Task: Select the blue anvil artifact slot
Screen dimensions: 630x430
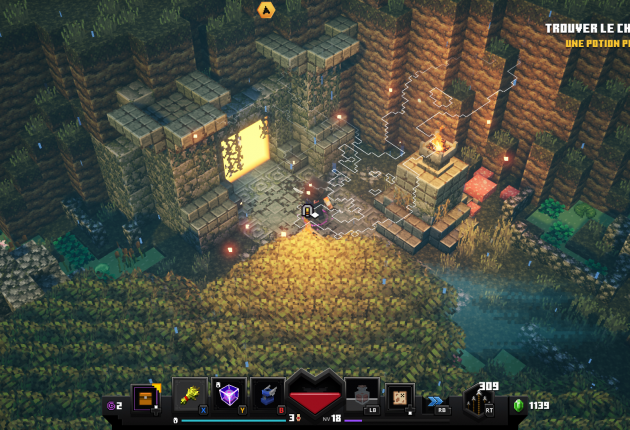Action: (268, 394)
